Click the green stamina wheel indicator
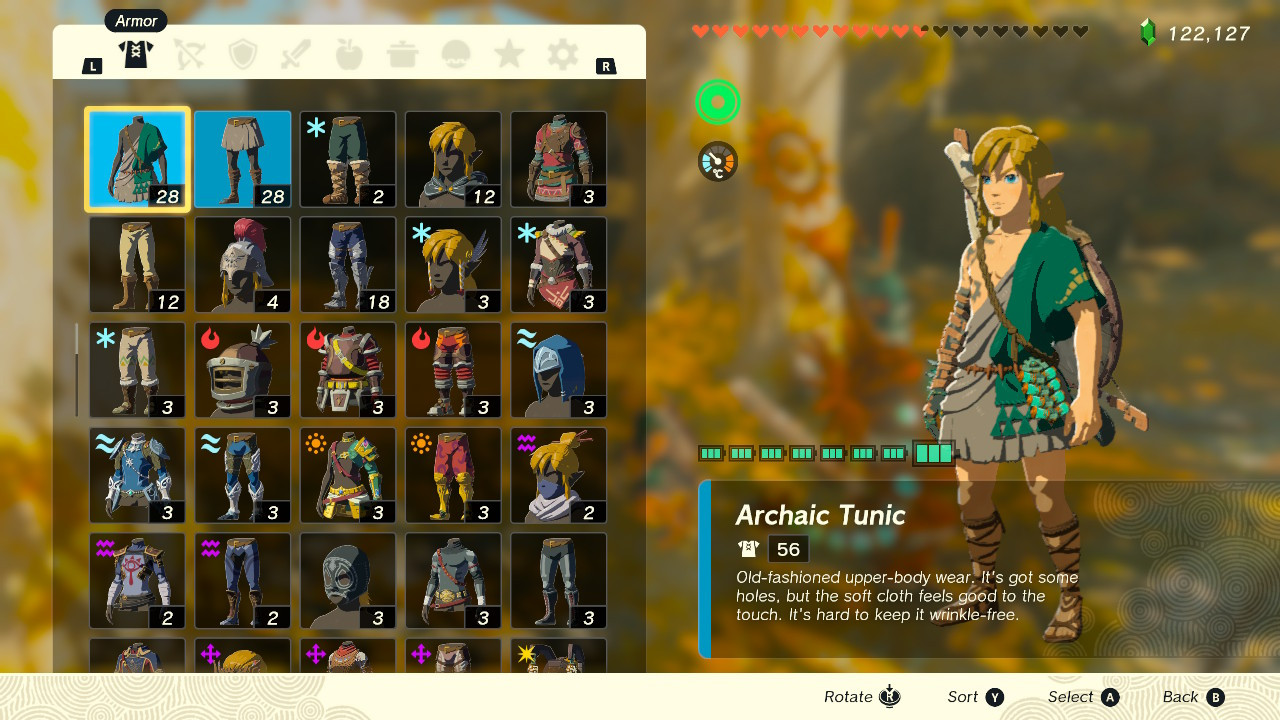This screenshot has width=1280, height=720. tap(717, 102)
